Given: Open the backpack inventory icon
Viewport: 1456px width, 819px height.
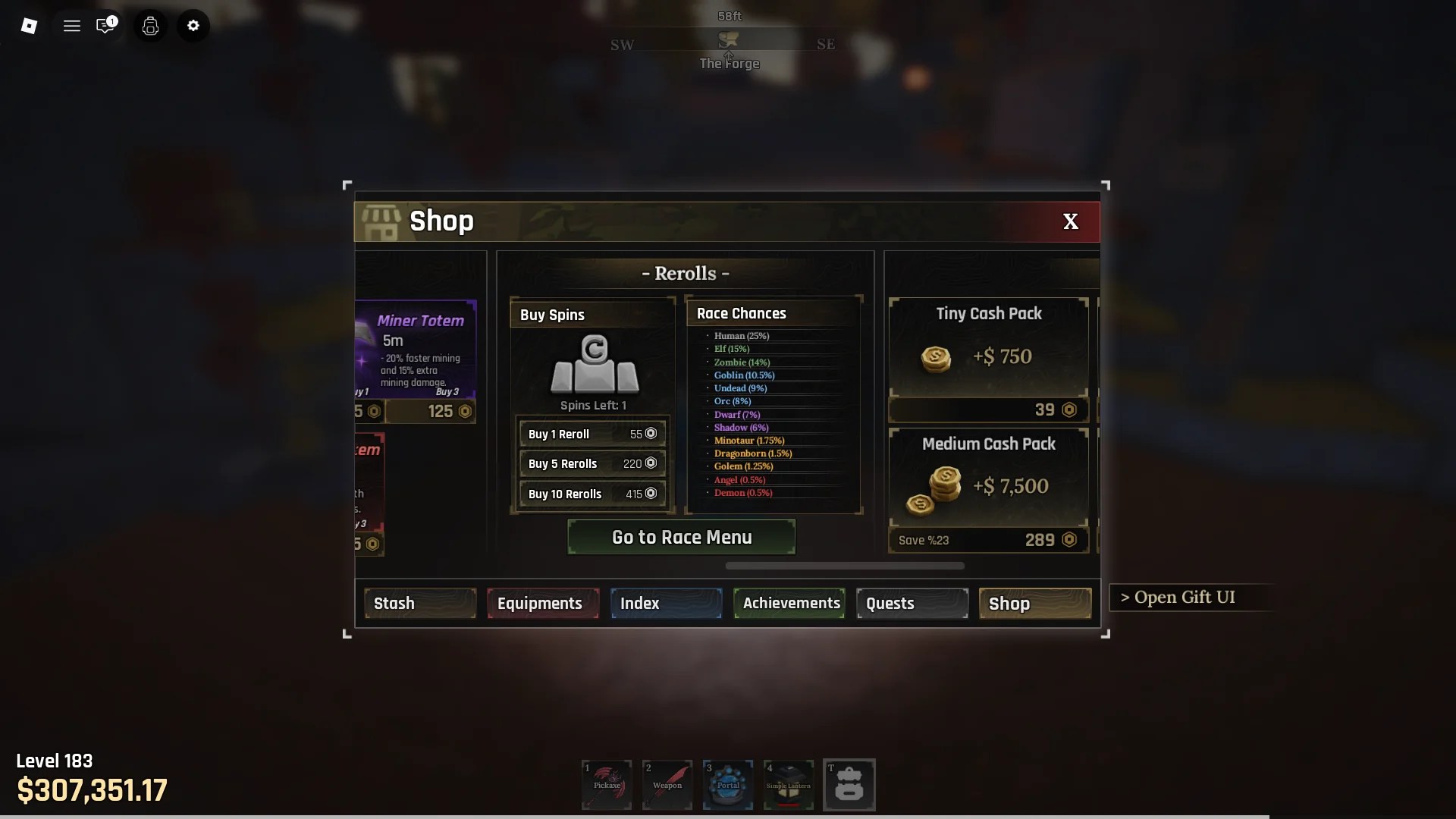Looking at the screenshot, I should [849, 785].
